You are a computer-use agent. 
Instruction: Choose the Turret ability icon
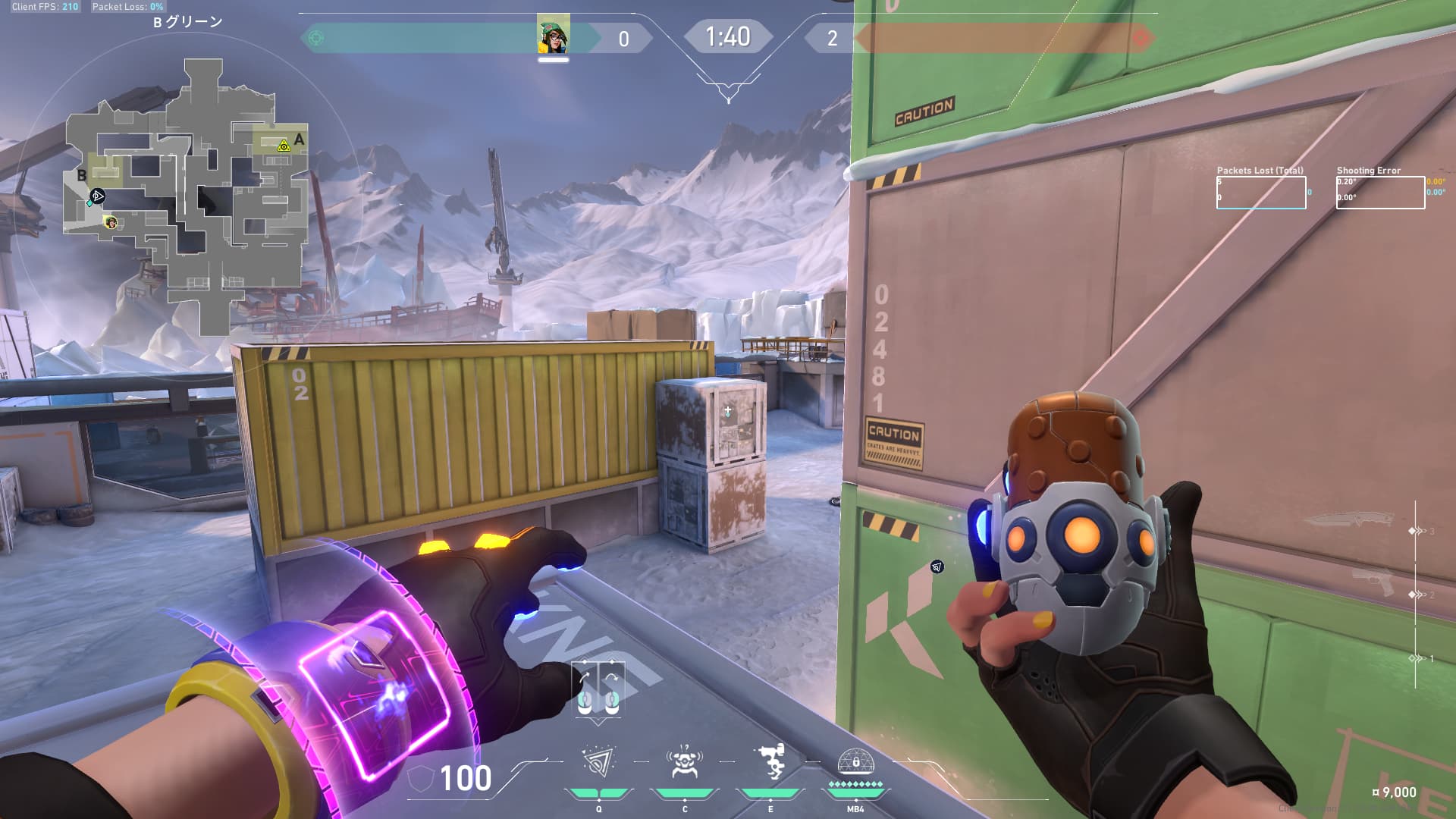coord(770,763)
